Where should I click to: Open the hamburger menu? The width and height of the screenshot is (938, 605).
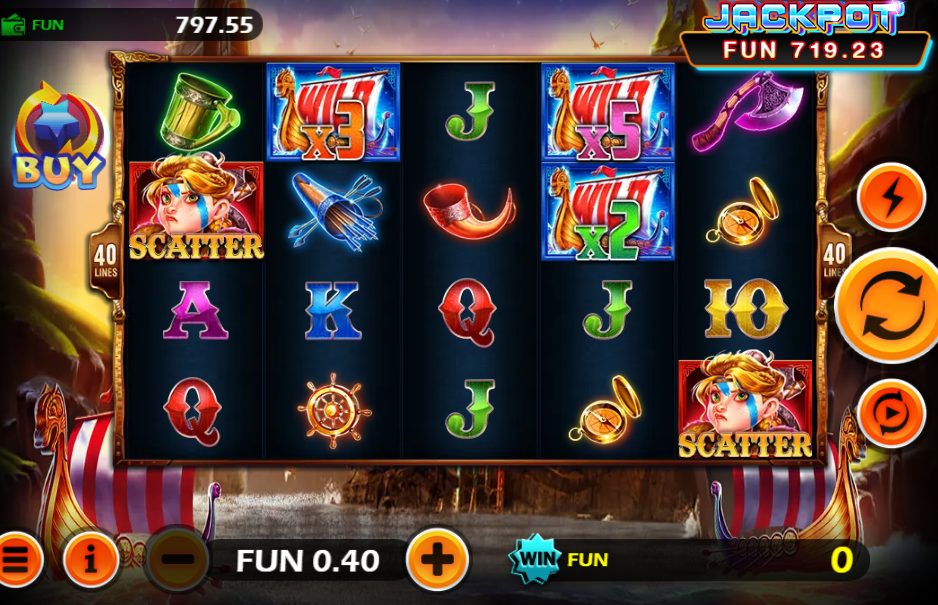17,560
